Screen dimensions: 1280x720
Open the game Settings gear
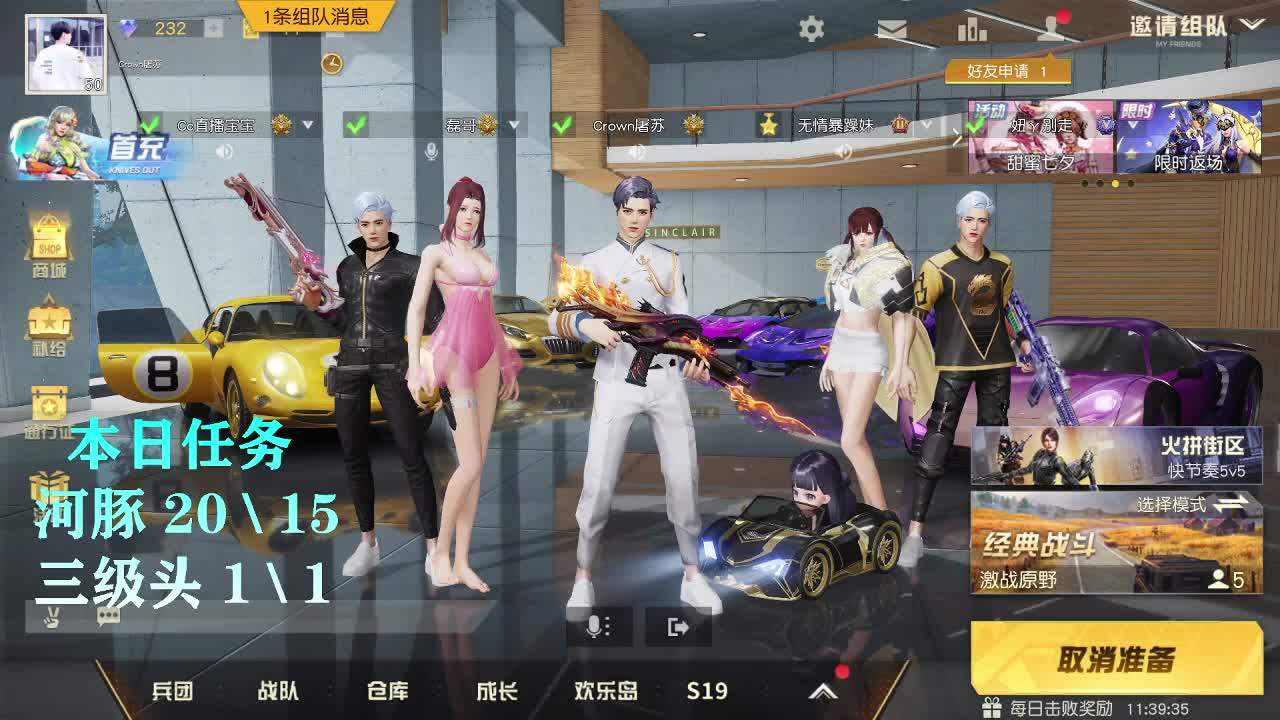click(812, 30)
